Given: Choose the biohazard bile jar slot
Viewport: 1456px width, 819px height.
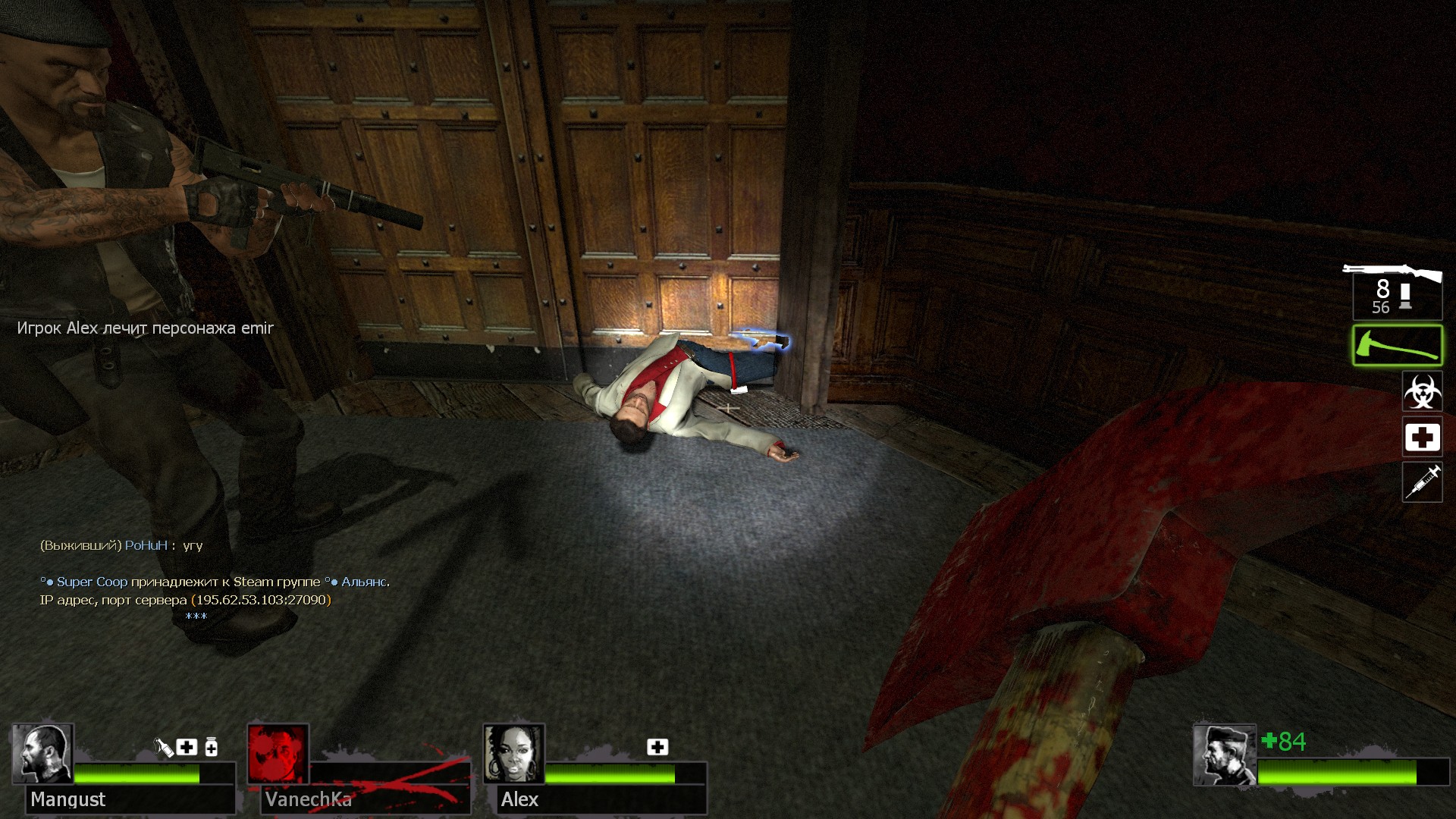Looking at the screenshot, I should tap(1422, 391).
